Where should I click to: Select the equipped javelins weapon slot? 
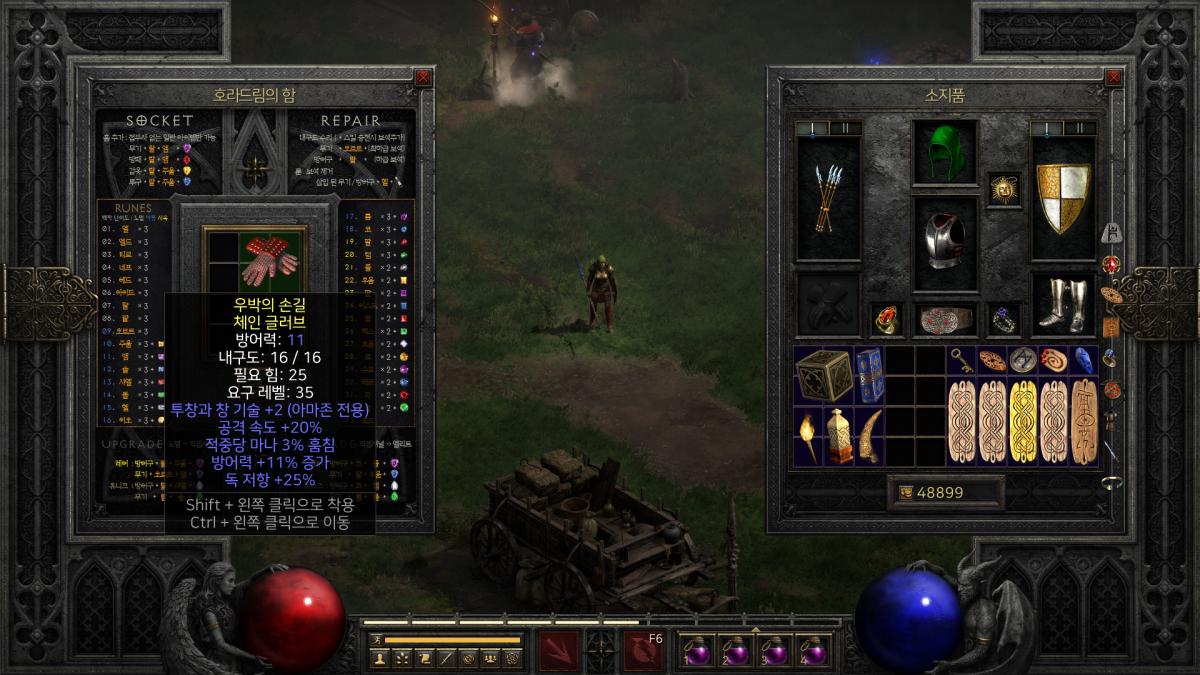pos(828,198)
